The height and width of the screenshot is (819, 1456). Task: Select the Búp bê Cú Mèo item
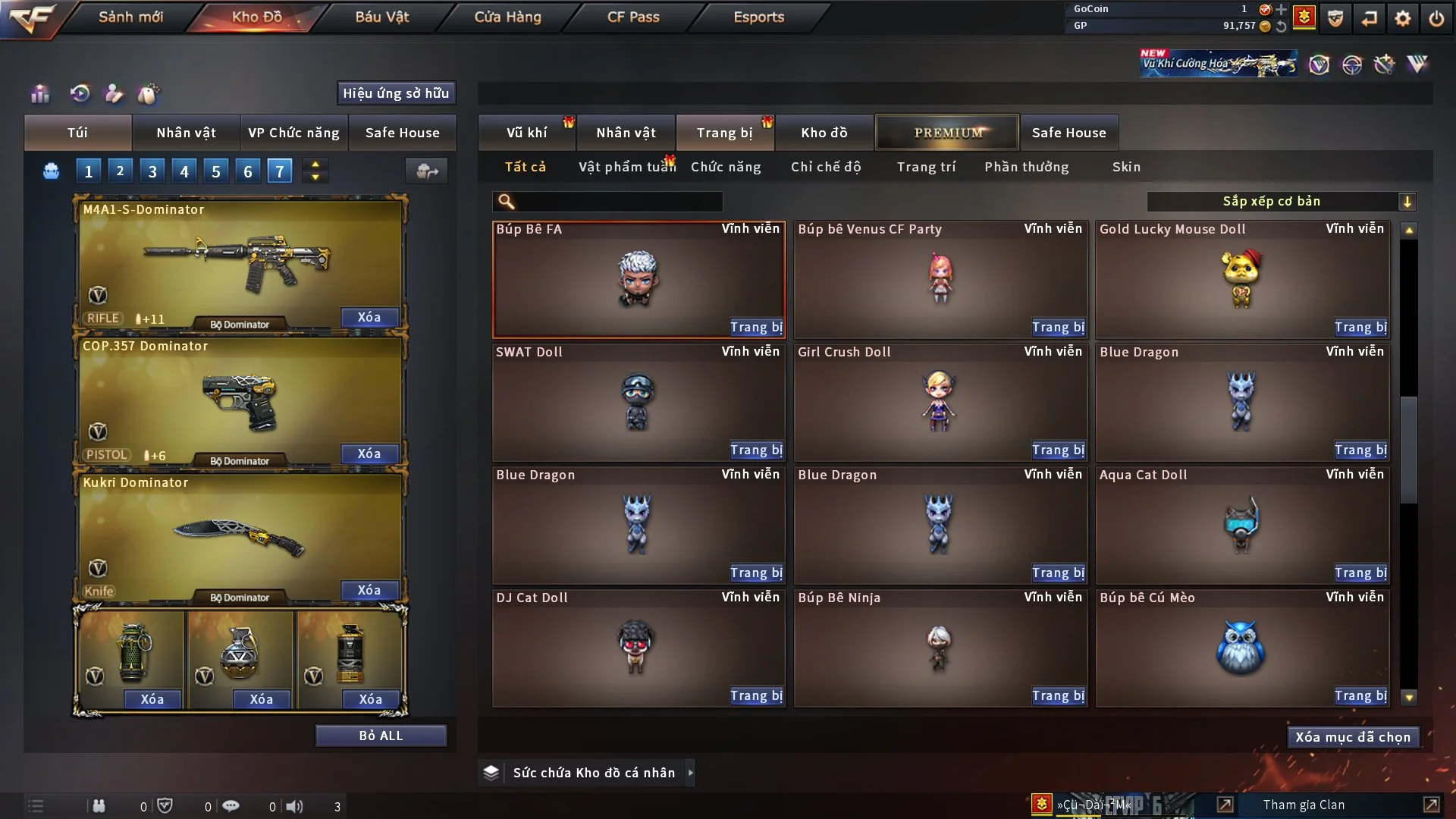[x=1241, y=648]
